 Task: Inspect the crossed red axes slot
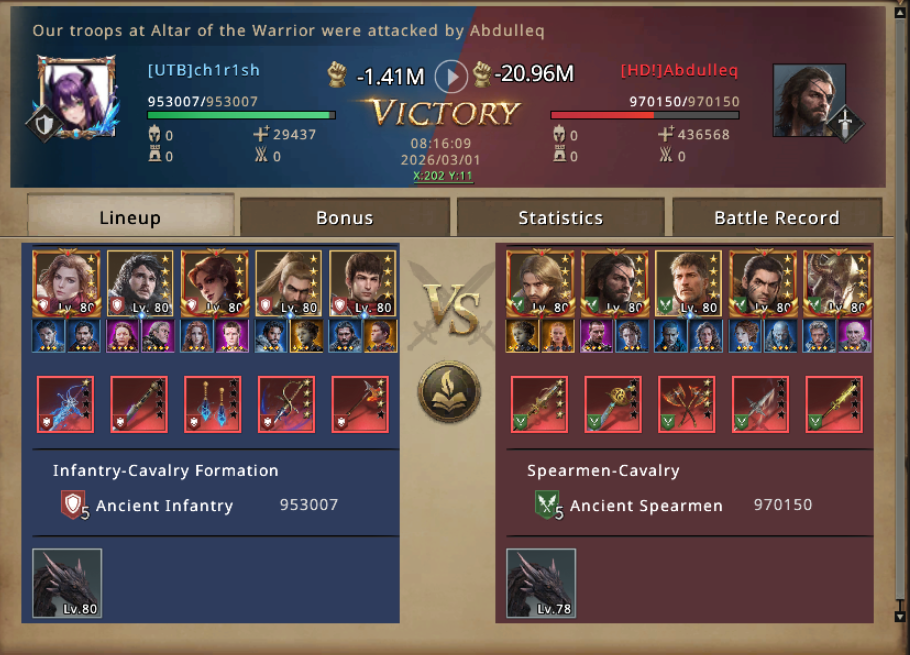tap(687, 404)
